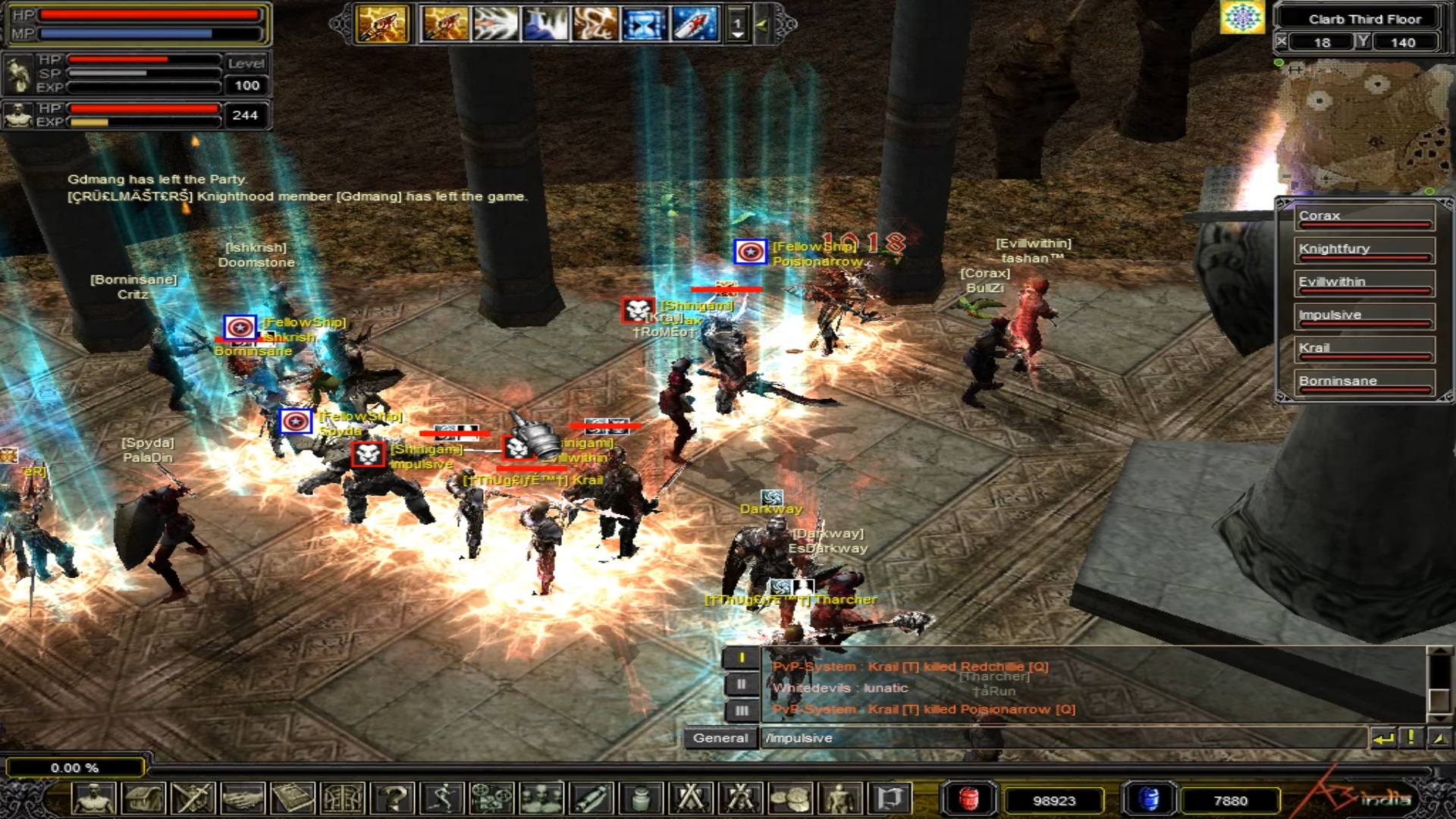
Task: Open the General chat channel selector
Action: (x=720, y=738)
